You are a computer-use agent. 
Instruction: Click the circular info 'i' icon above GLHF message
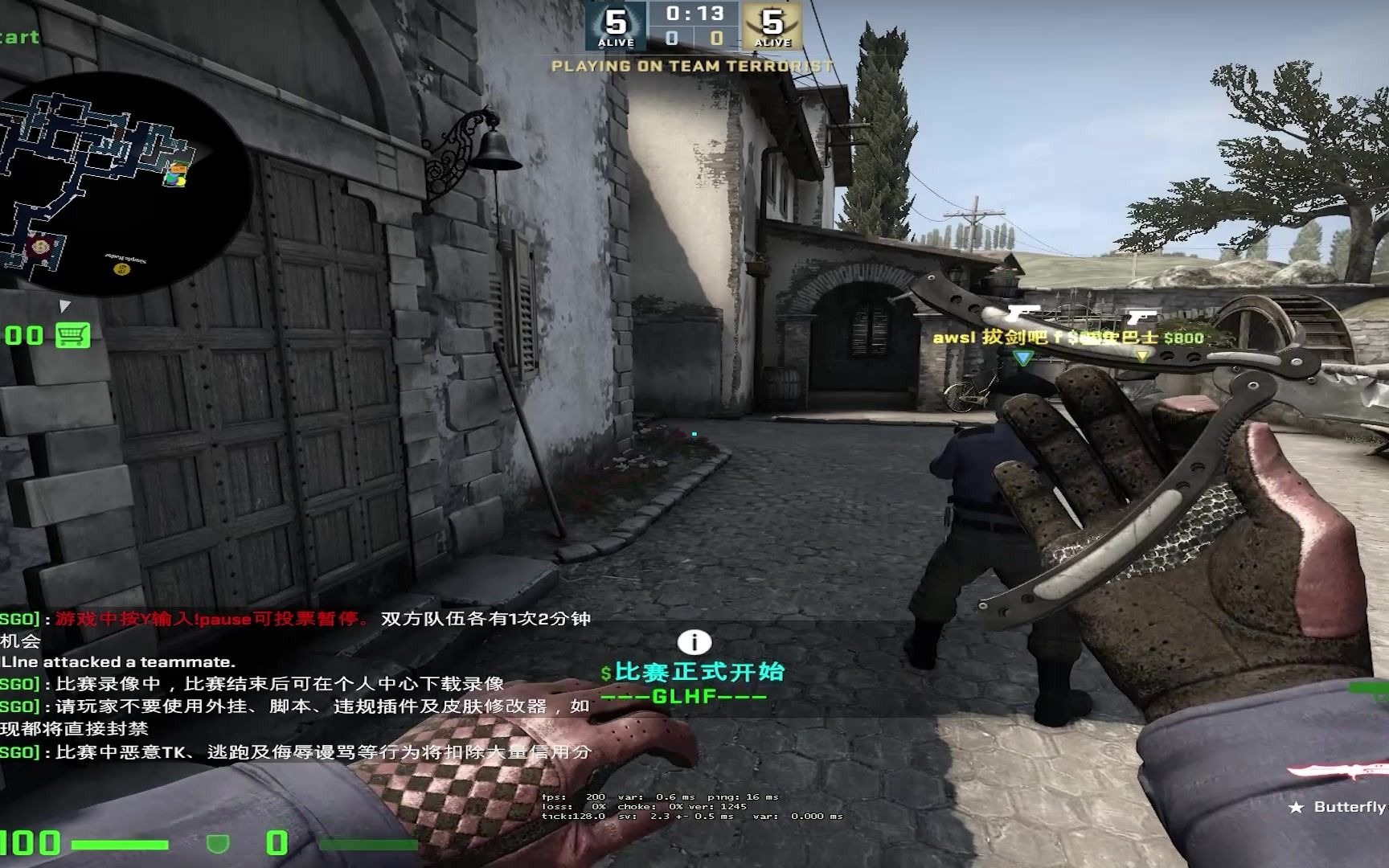click(x=693, y=641)
